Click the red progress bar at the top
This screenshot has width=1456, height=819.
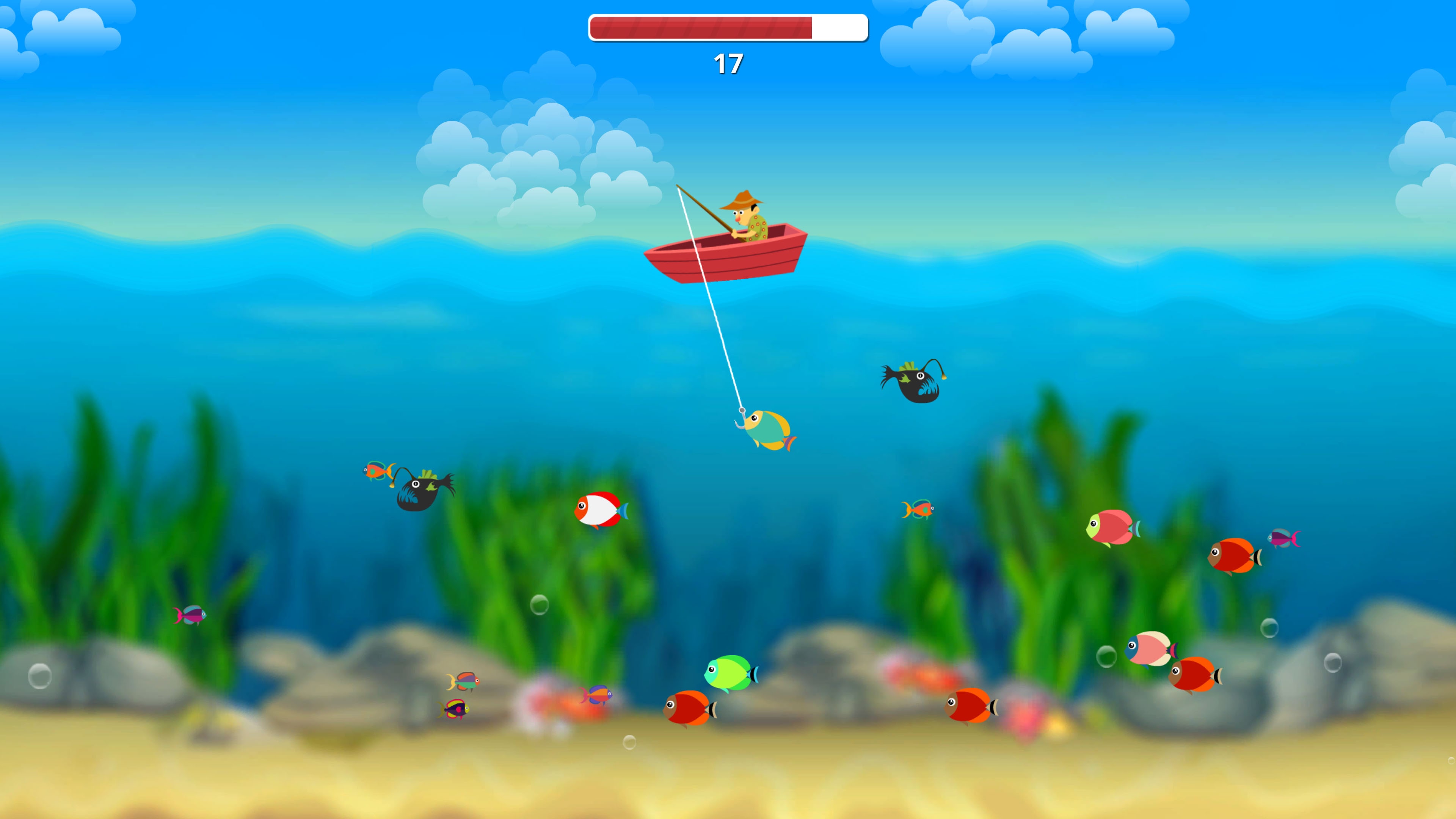click(701, 27)
